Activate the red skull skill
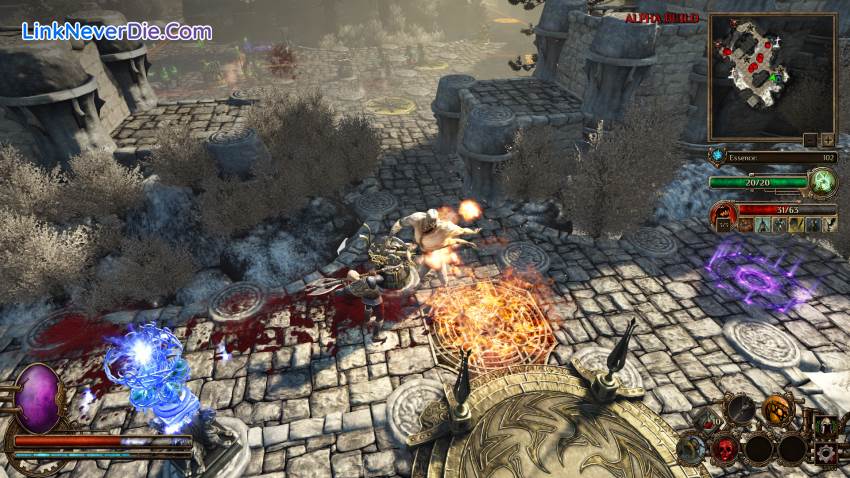 pyautogui.click(x=725, y=448)
